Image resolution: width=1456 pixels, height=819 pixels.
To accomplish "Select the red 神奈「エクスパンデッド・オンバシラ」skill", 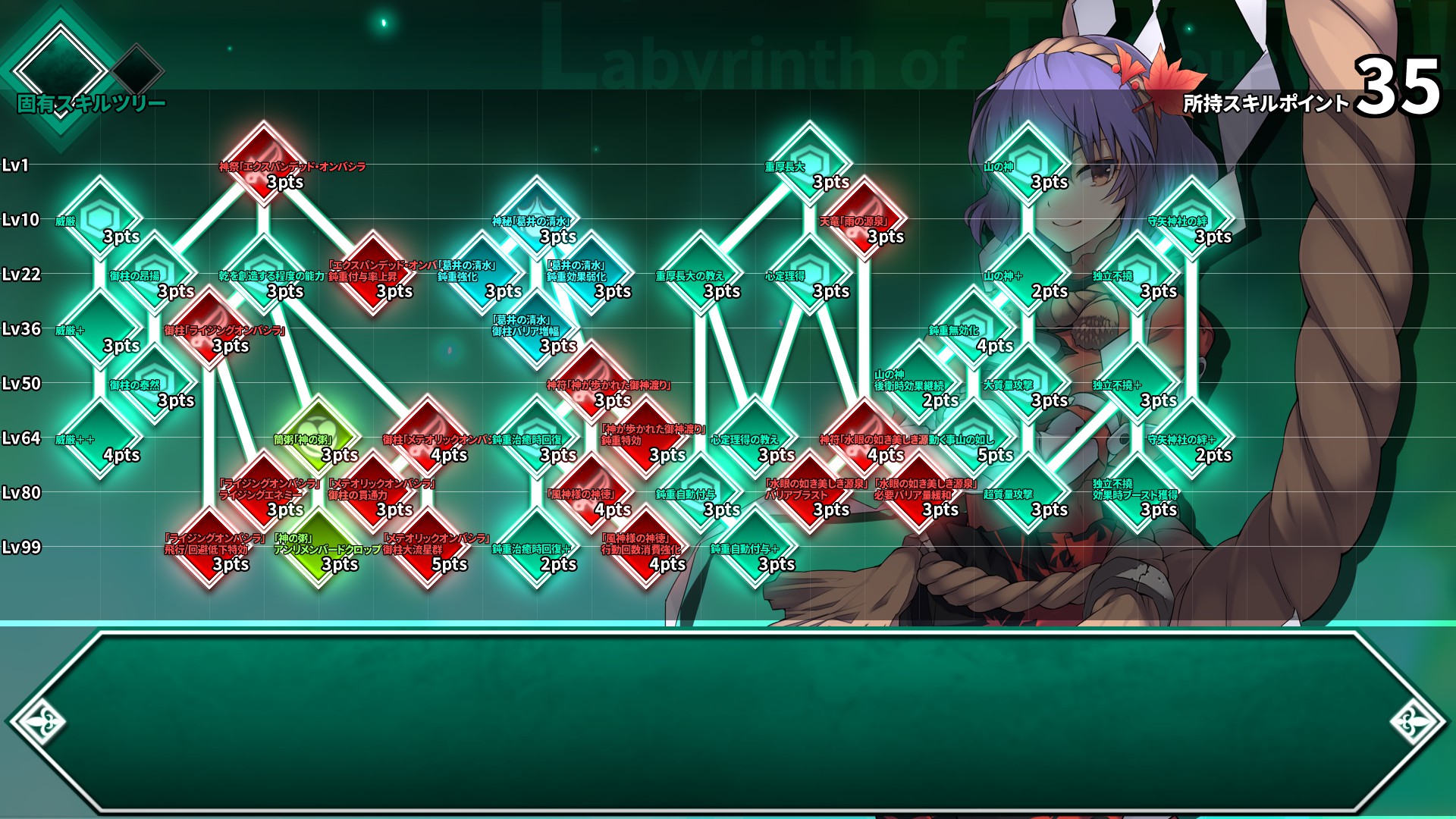I will (265, 161).
